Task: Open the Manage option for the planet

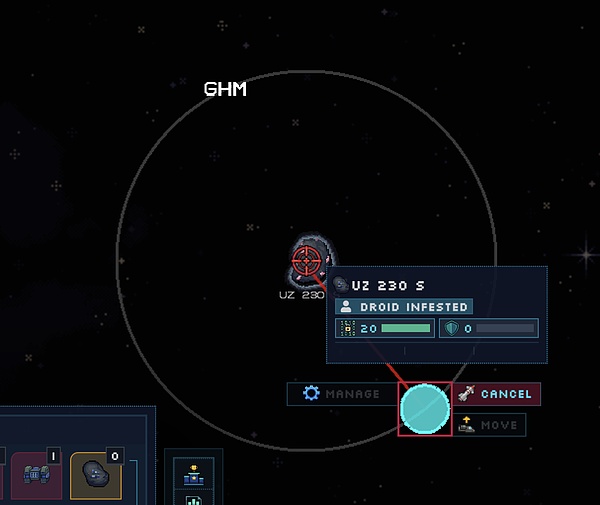Action: pos(342,394)
